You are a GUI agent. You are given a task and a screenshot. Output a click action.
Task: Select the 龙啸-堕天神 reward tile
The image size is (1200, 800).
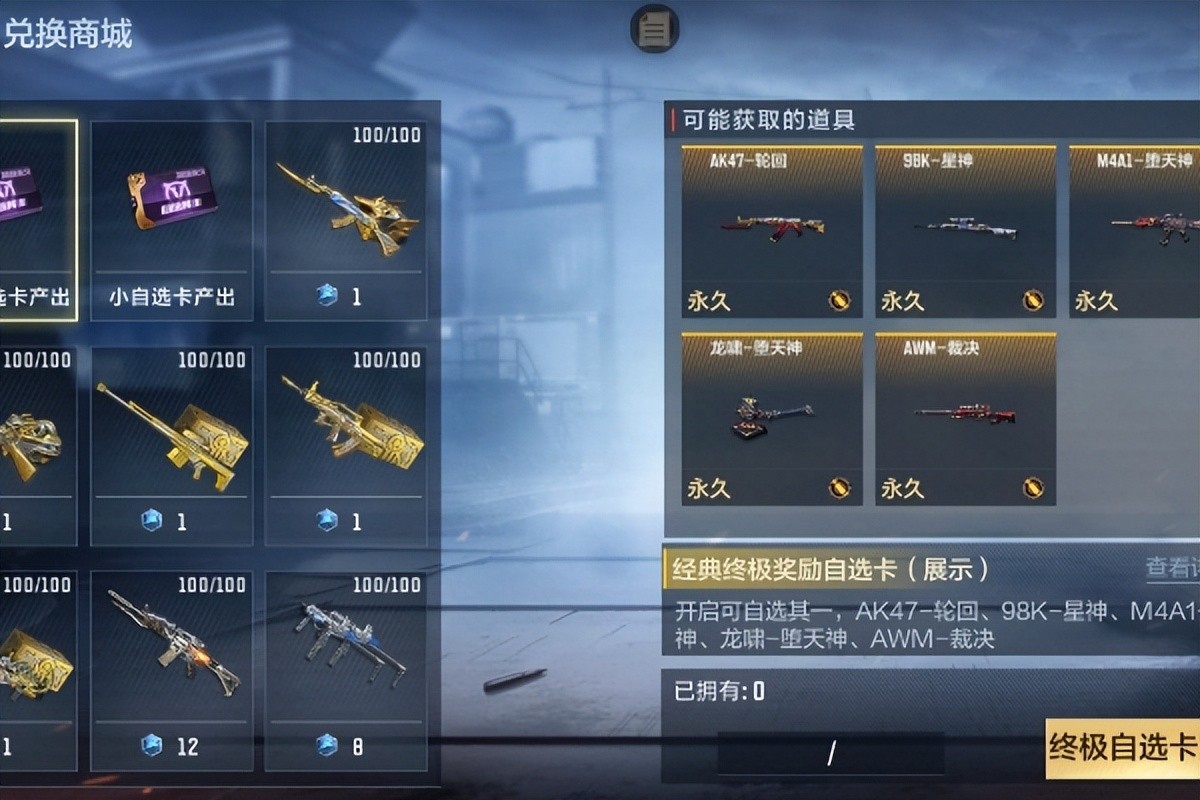(x=771, y=419)
